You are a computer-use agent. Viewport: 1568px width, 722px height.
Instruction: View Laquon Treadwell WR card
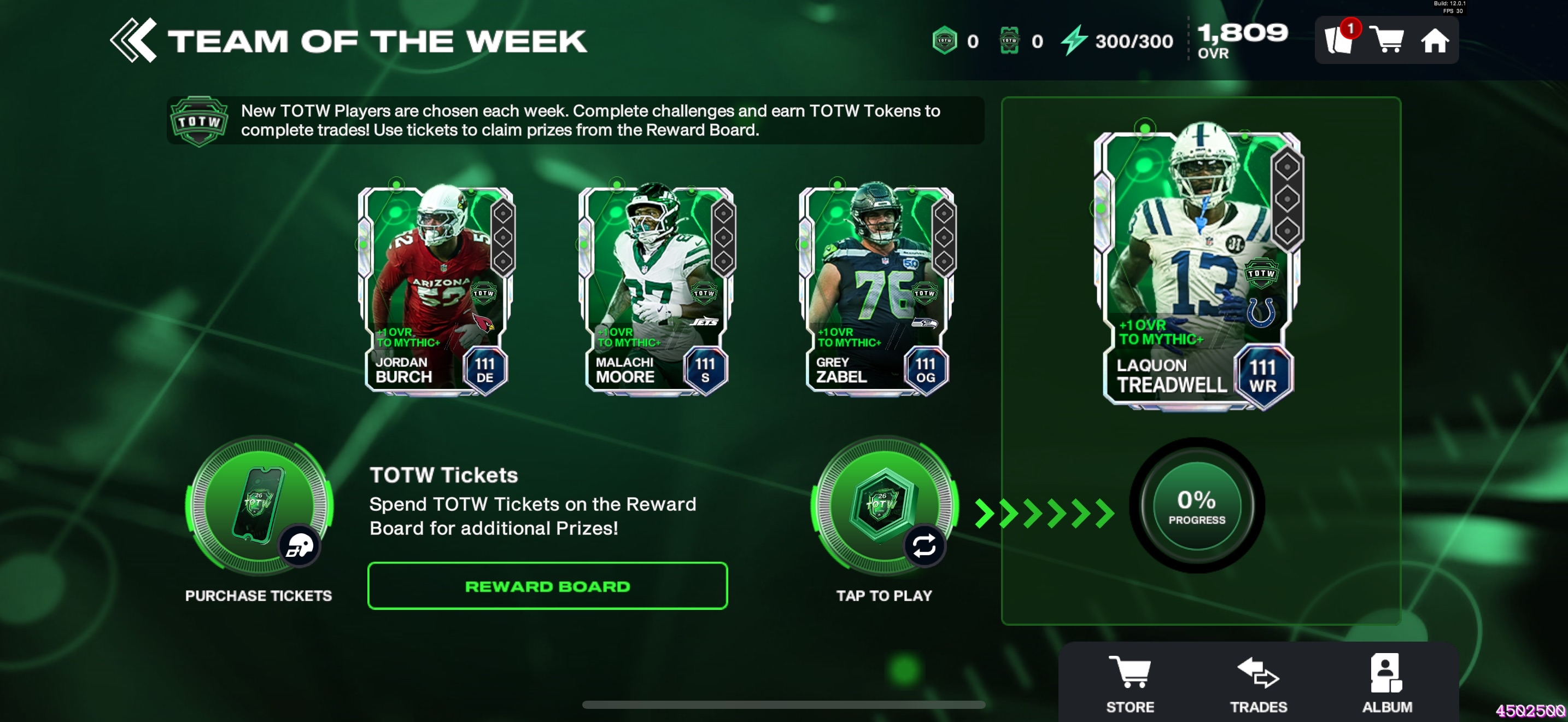[x=1198, y=268]
